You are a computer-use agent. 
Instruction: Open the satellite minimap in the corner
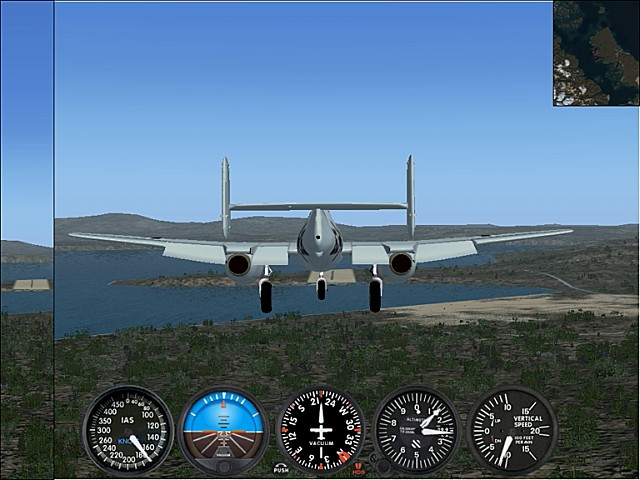pyautogui.click(x=596, y=52)
